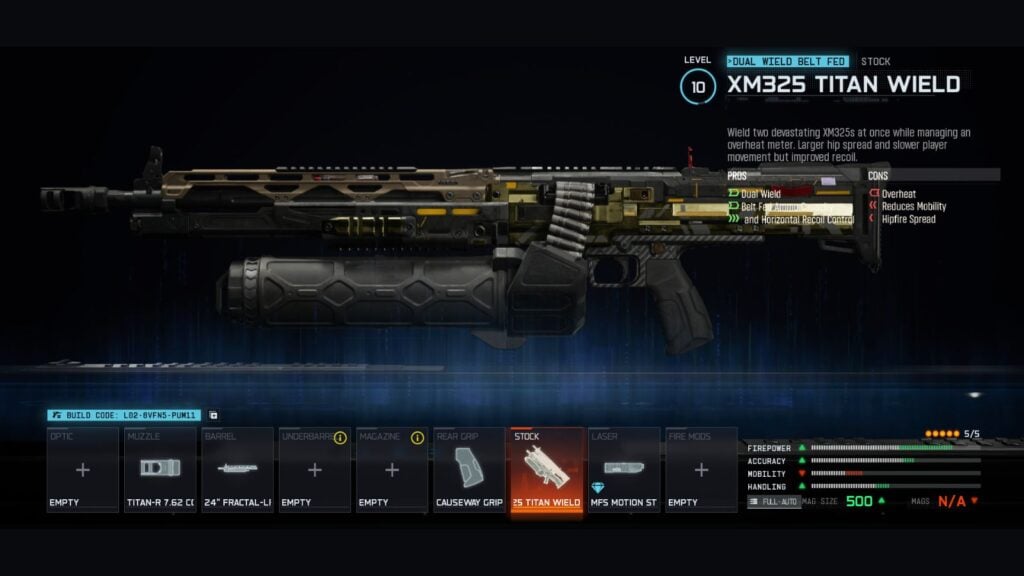This screenshot has width=1024, height=576.
Task: Open the empty Underbarrel slot
Action: [314, 470]
